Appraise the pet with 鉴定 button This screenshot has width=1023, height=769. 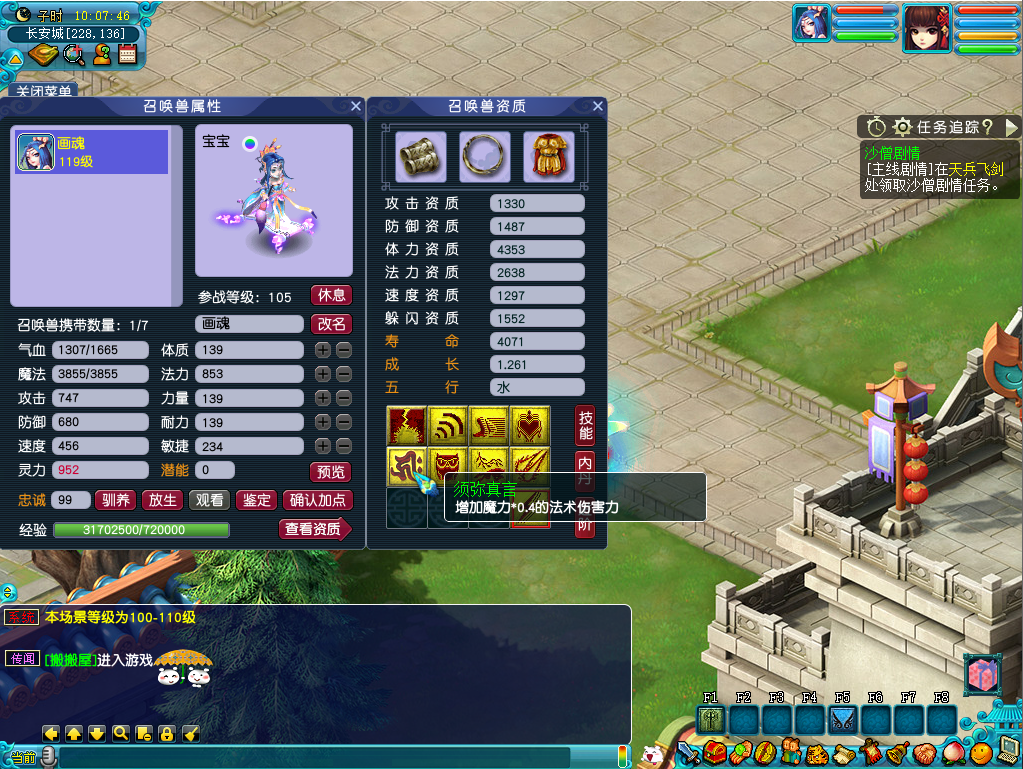257,500
